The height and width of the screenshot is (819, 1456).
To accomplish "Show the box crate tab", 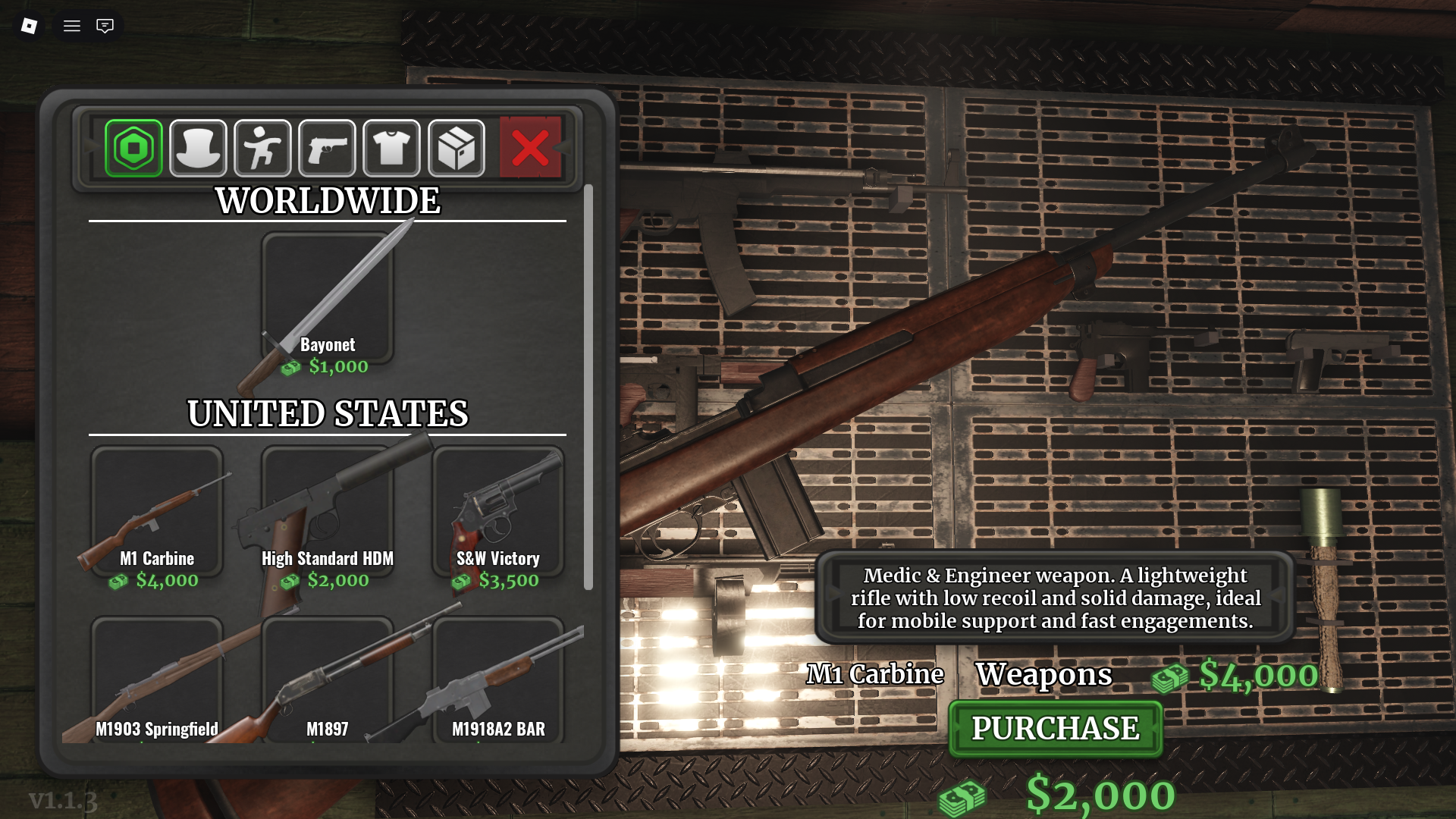I will (456, 147).
